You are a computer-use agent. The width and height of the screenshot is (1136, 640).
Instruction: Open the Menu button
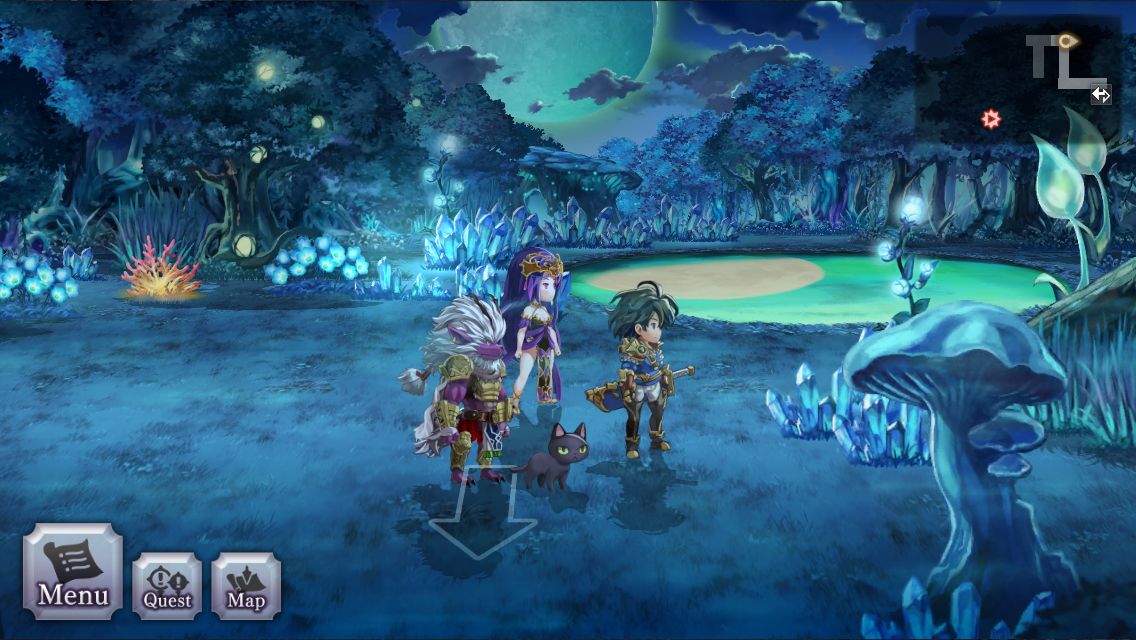[x=73, y=571]
